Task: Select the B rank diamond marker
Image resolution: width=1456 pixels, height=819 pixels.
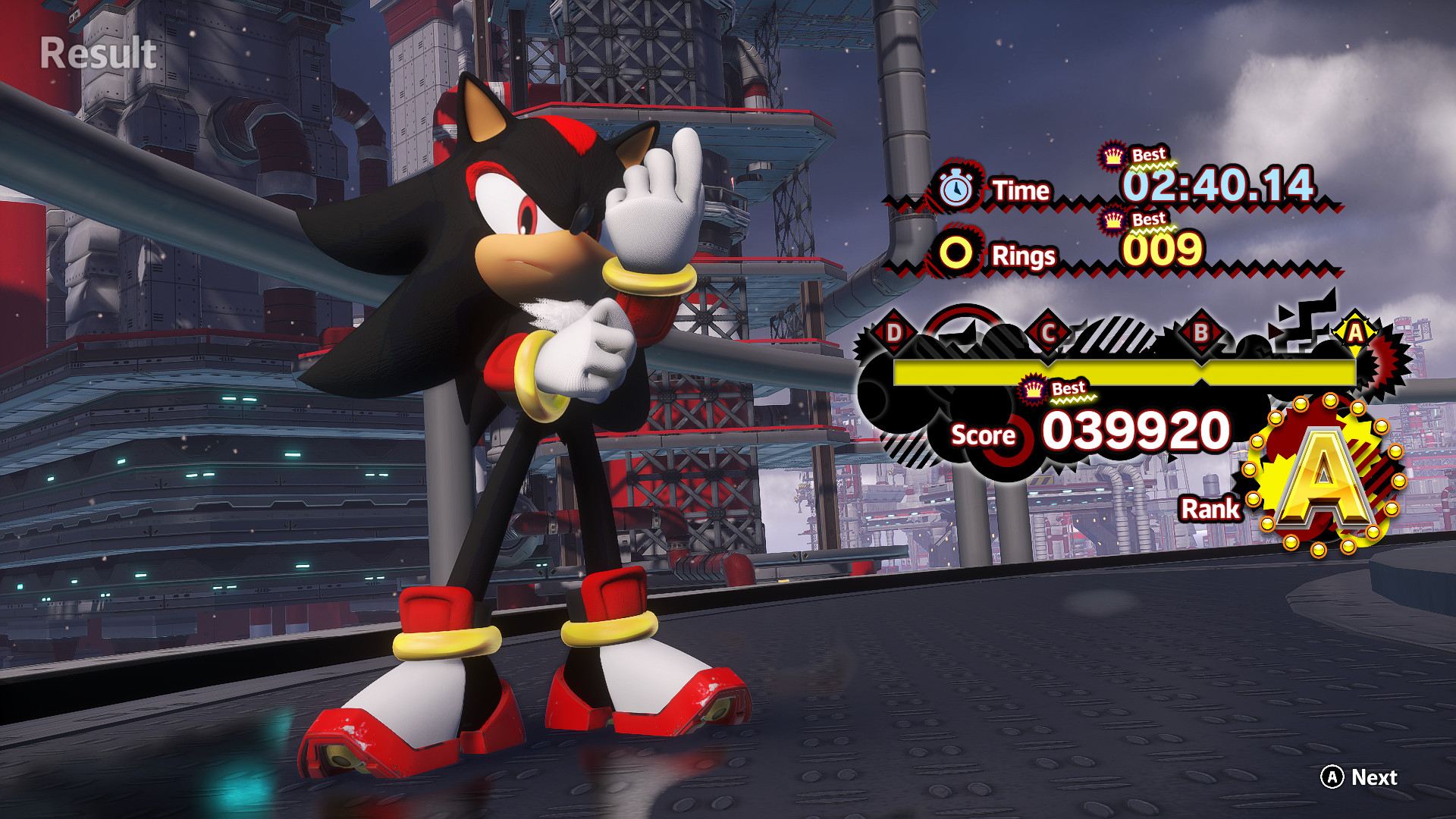Action: 1200,331
